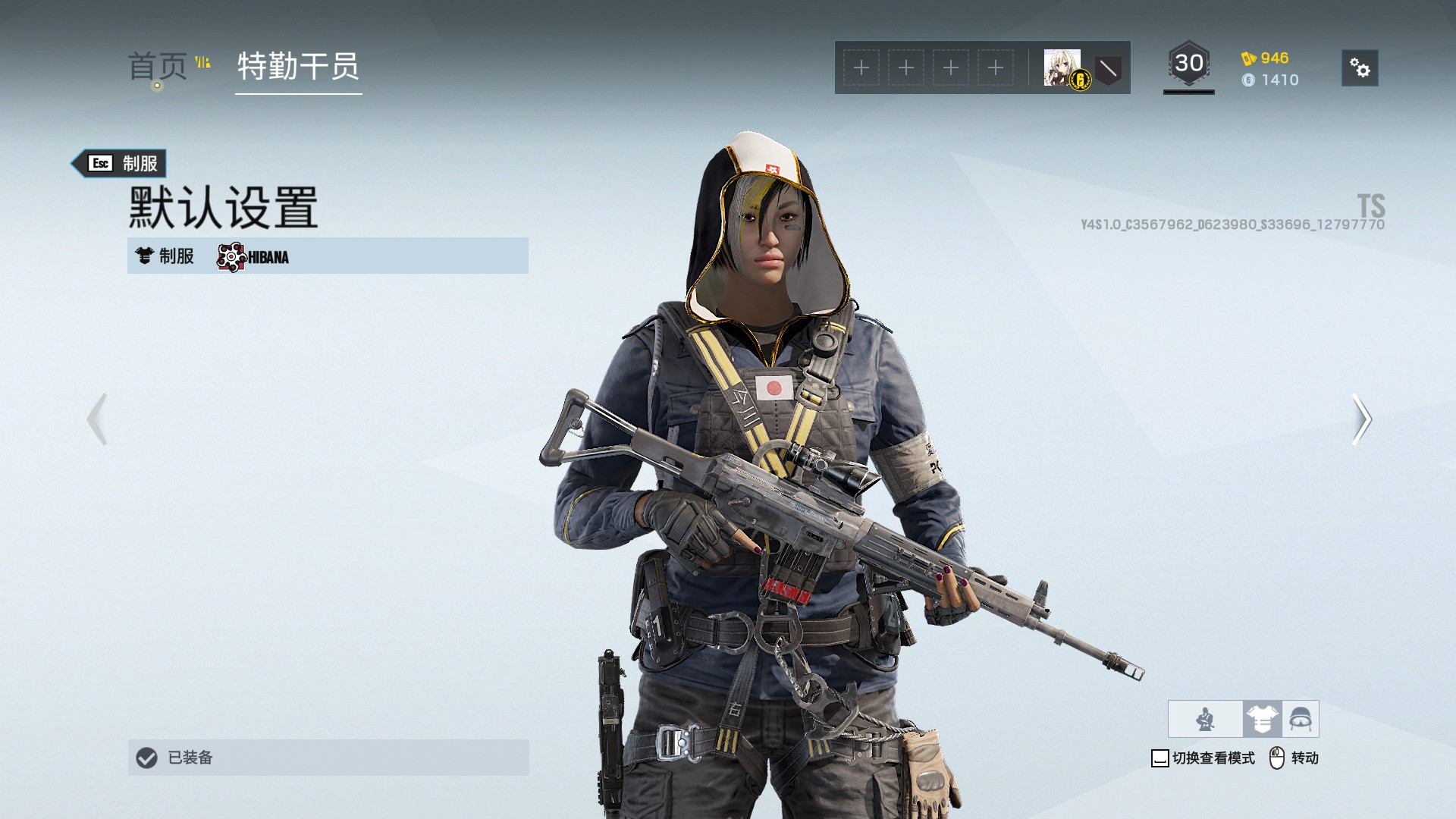The height and width of the screenshot is (819, 1456).
Task: Click the 制服 HIBANA uniform row
Action: click(x=328, y=256)
